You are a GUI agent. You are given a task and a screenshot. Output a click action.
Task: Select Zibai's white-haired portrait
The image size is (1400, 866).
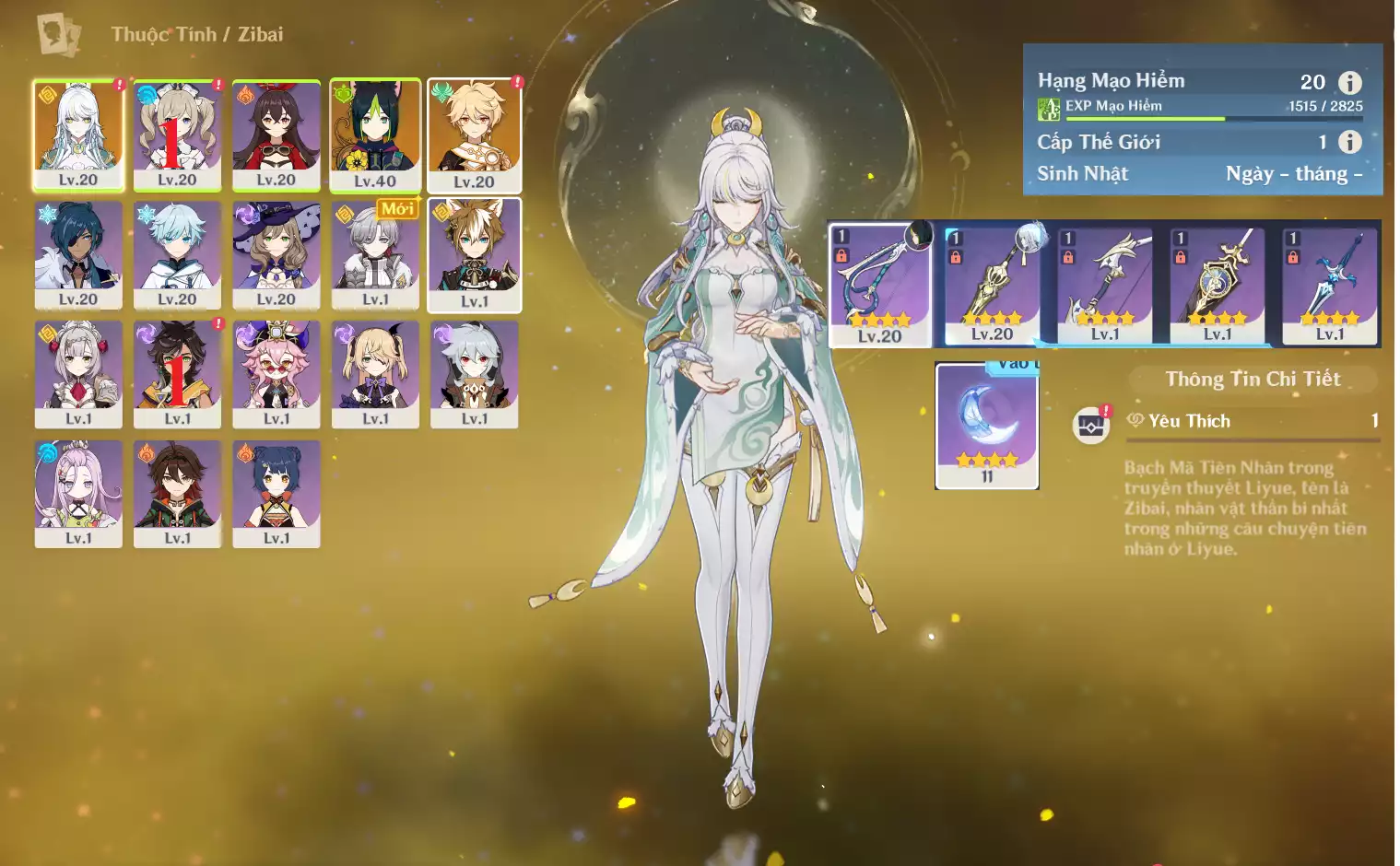[78, 135]
